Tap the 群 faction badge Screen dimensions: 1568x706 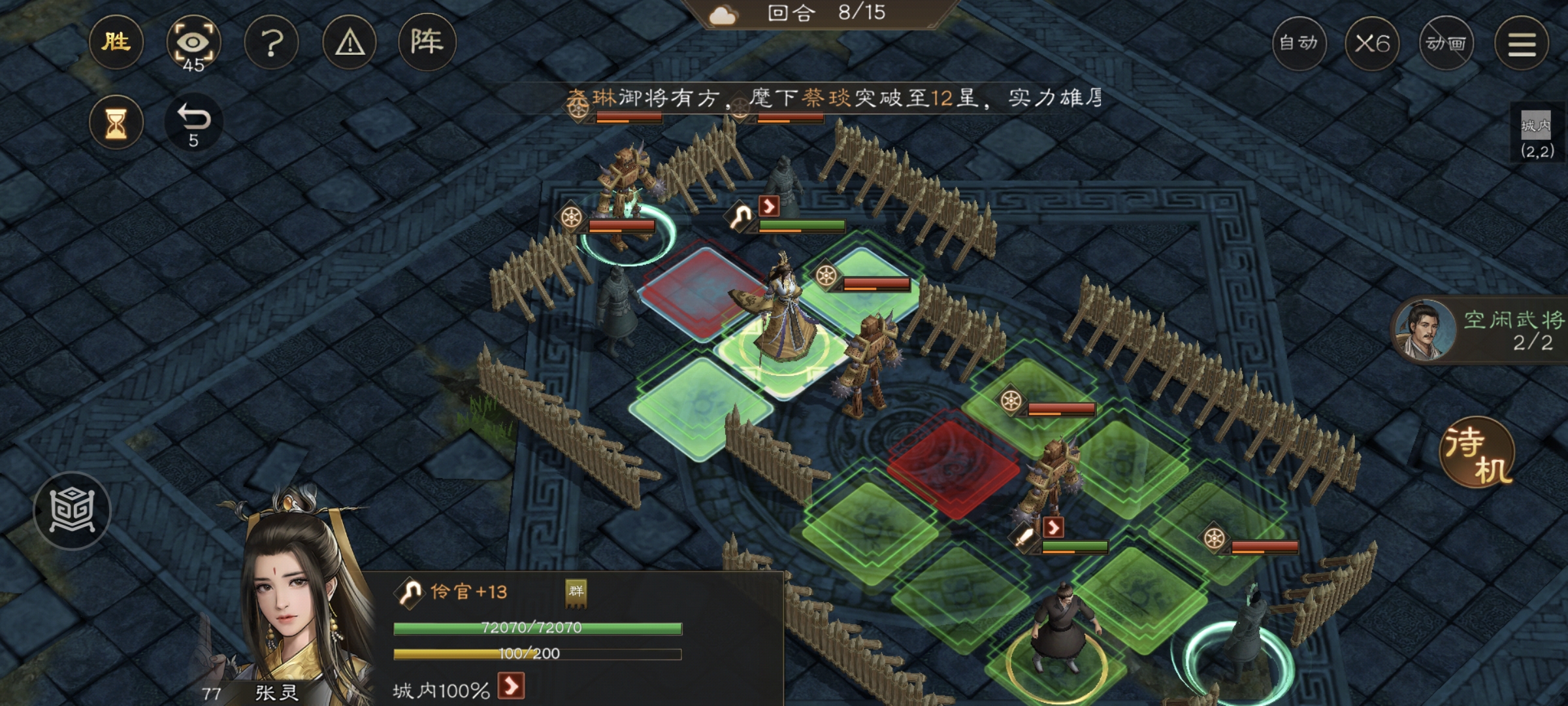pyautogui.click(x=576, y=592)
